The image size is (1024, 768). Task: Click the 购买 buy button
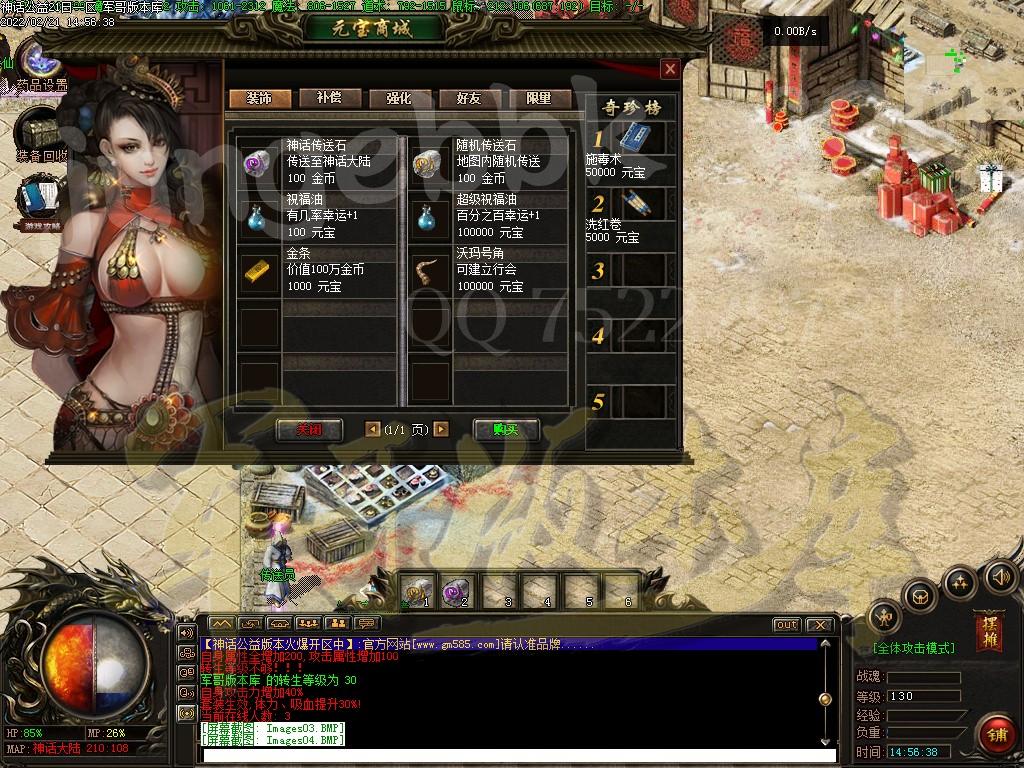(x=506, y=430)
